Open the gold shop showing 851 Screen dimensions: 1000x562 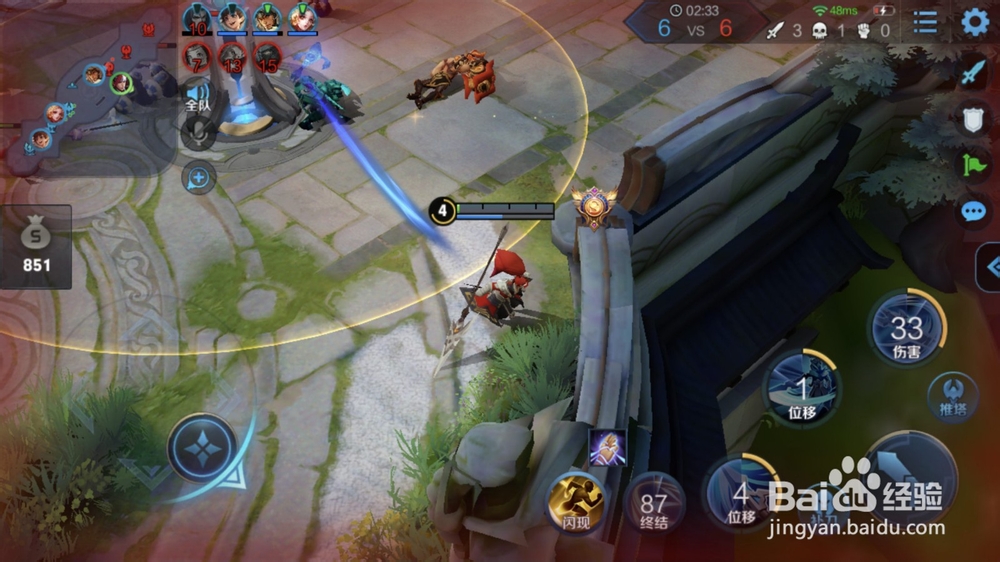click(36, 246)
